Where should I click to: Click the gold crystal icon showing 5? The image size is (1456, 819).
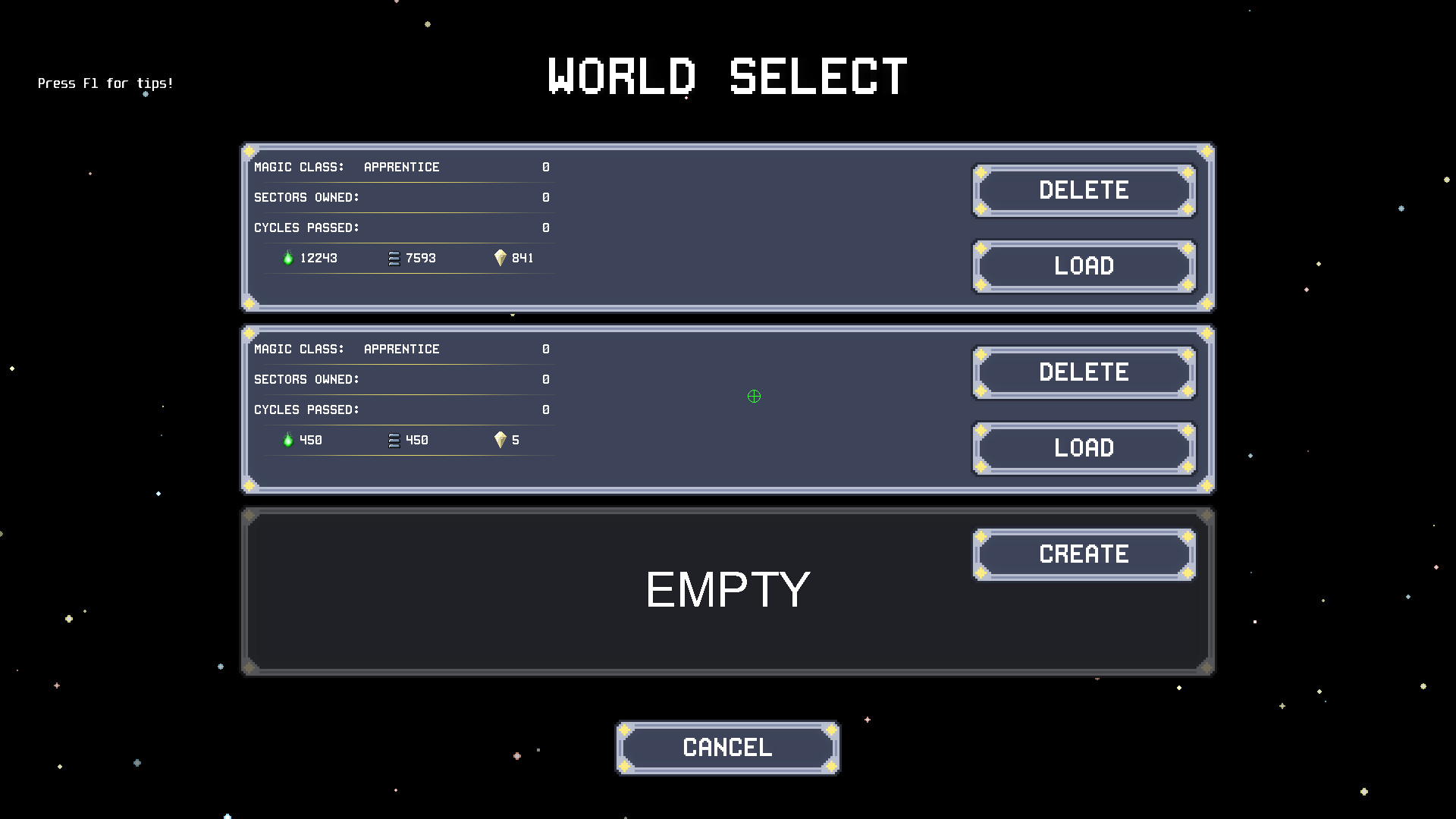pyautogui.click(x=500, y=440)
